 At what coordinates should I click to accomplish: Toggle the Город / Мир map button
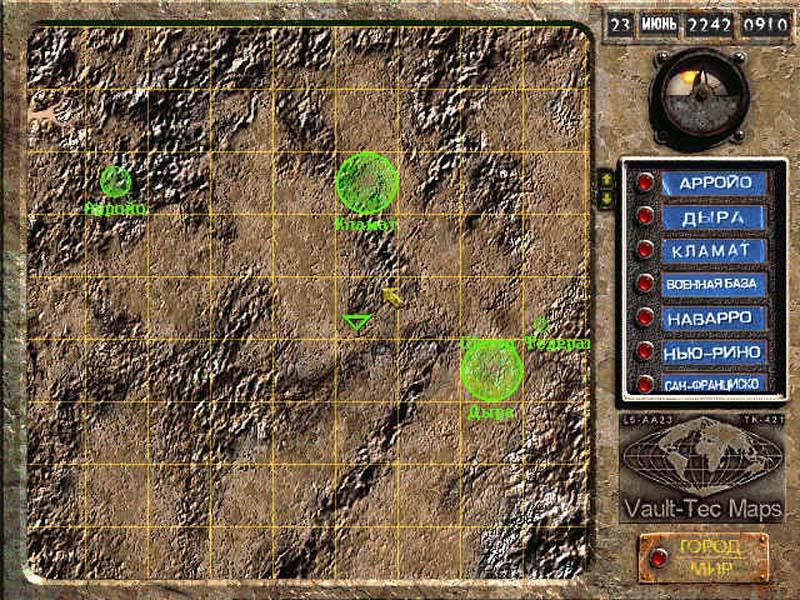703,557
